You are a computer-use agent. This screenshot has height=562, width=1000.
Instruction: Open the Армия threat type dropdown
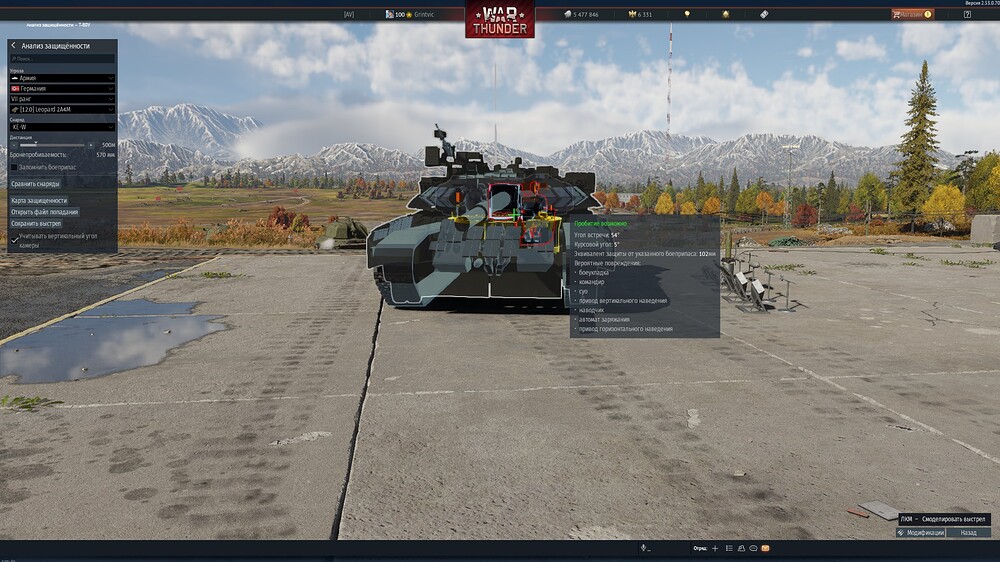(x=62, y=78)
